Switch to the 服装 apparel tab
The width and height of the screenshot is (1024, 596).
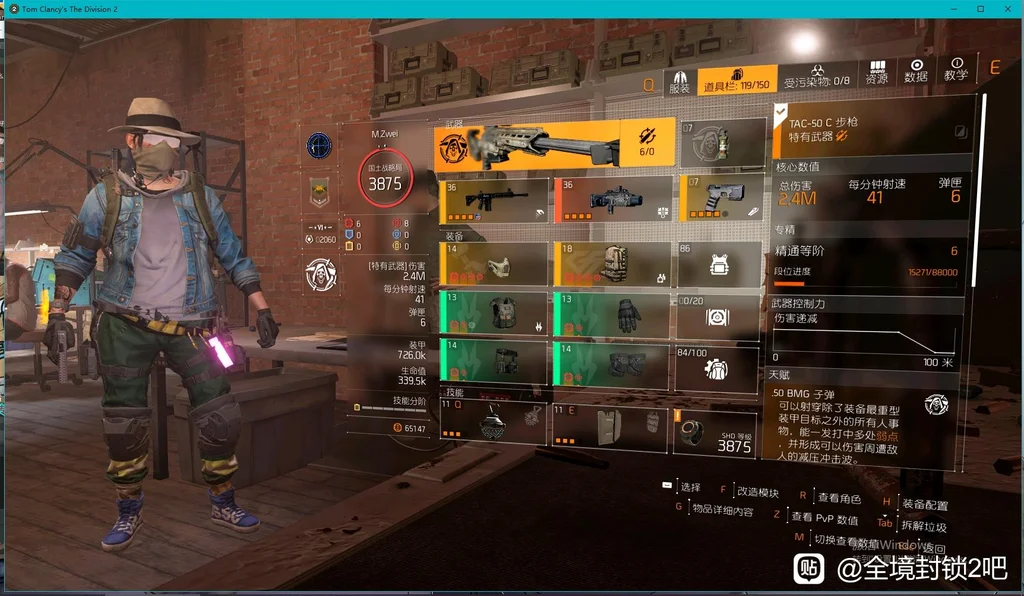point(680,81)
